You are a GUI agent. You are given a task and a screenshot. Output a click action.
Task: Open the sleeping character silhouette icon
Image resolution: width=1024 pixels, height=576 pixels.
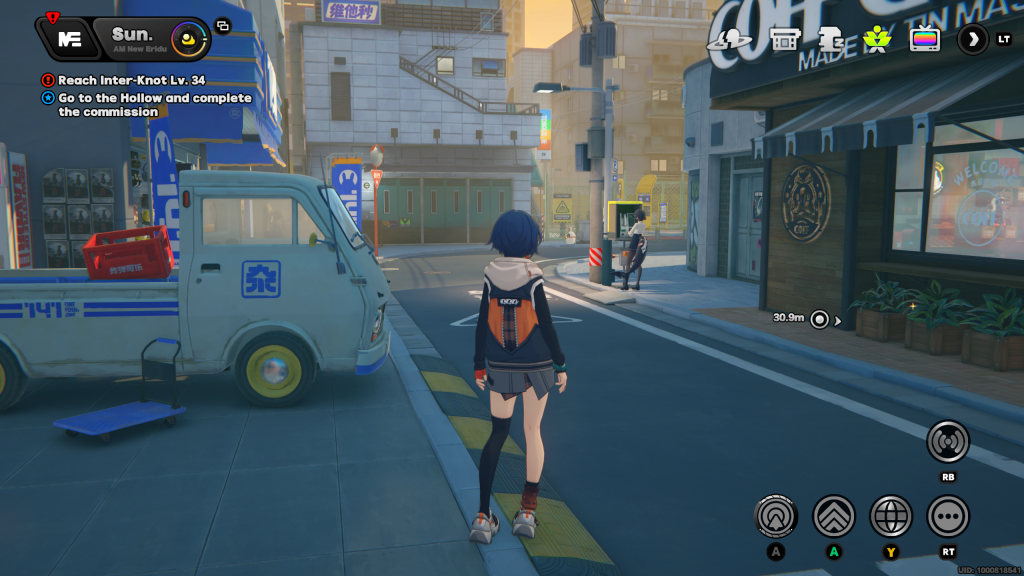click(x=830, y=40)
